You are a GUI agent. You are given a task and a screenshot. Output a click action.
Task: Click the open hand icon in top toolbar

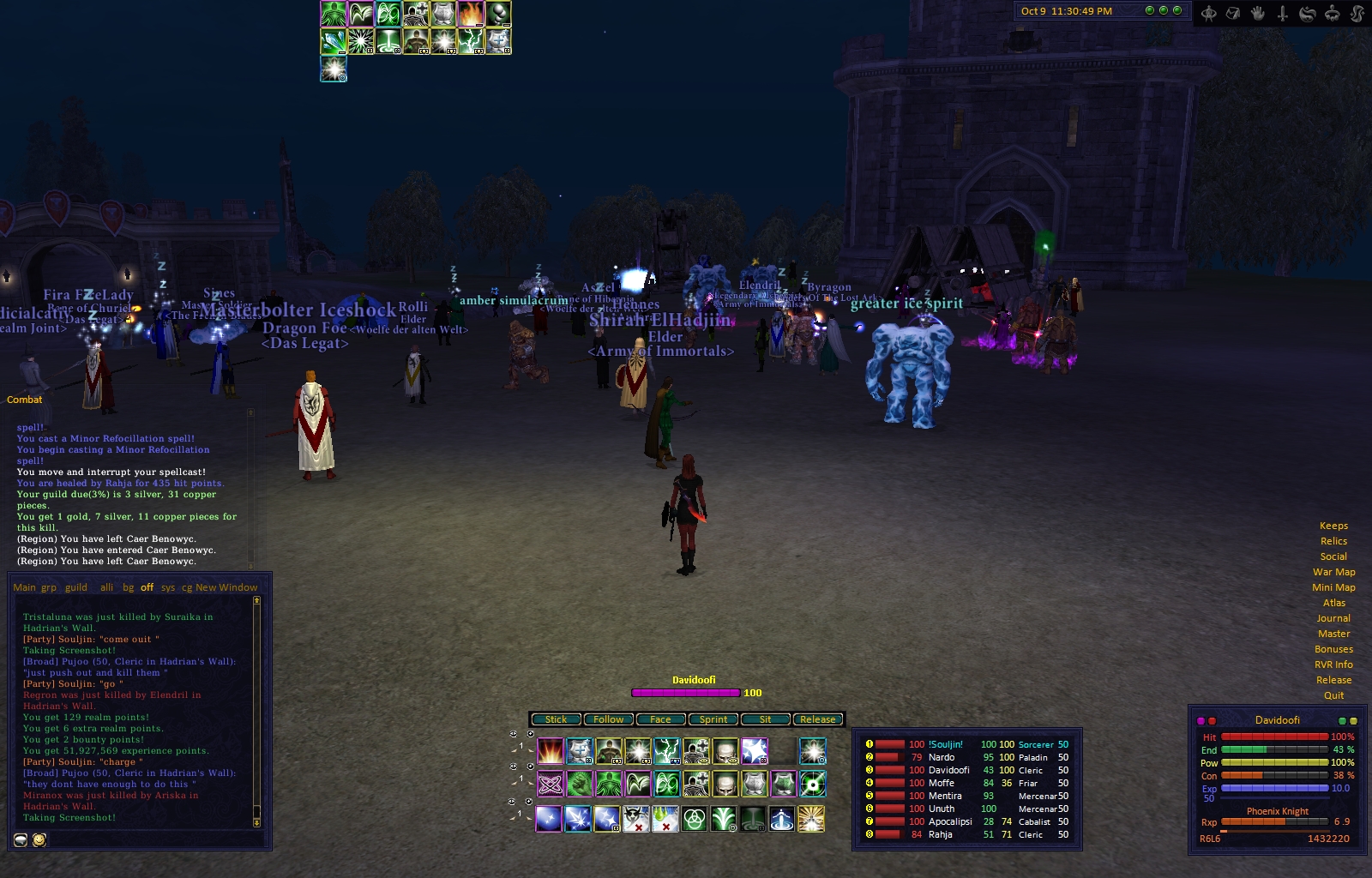pos(1258,13)
